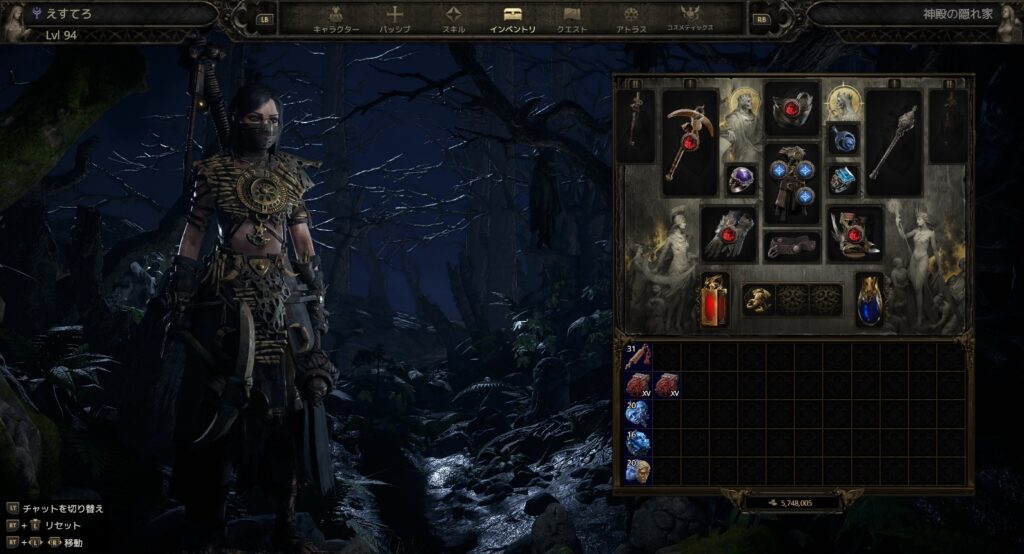Choose the blue amulet slot
The height and width of the screenshot is (554, 1024).
[843, 139]
